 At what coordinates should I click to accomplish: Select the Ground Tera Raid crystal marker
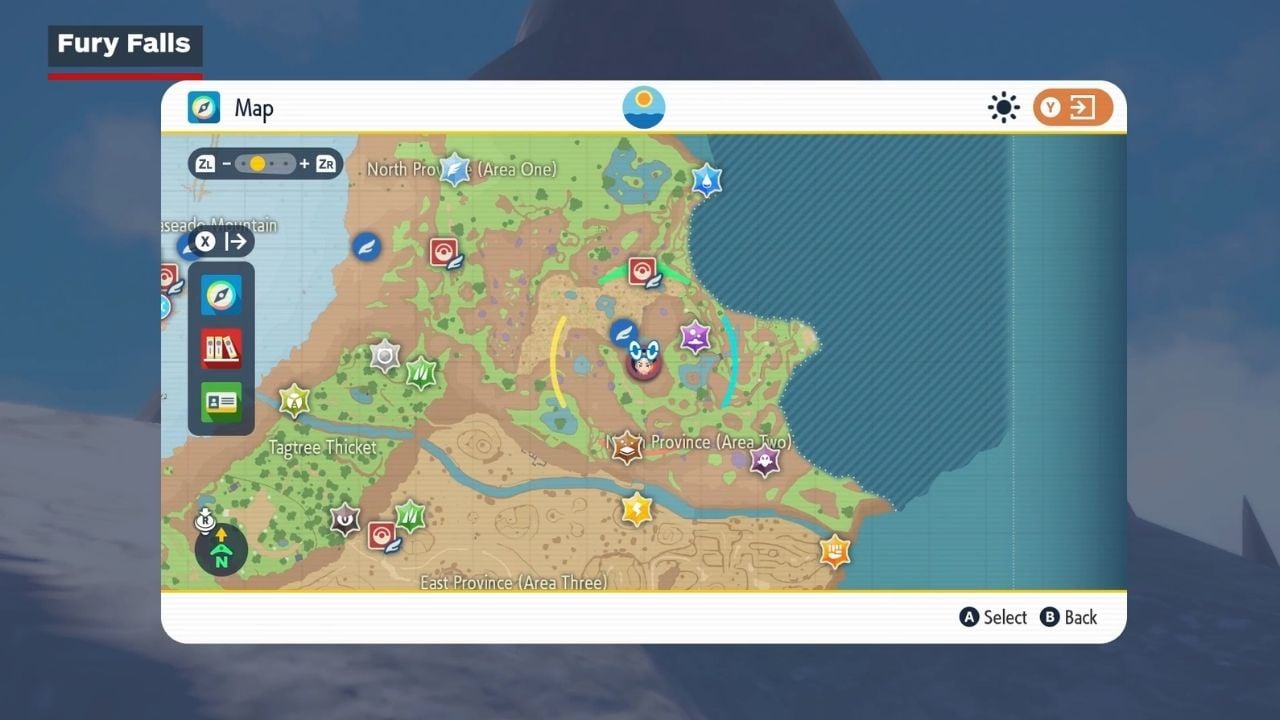627,447
